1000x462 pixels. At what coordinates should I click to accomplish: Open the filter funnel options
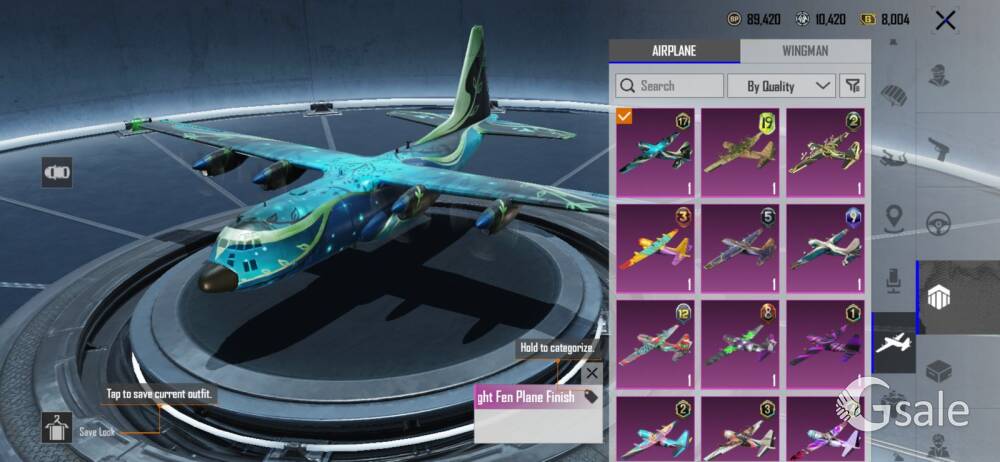(853, 86)
